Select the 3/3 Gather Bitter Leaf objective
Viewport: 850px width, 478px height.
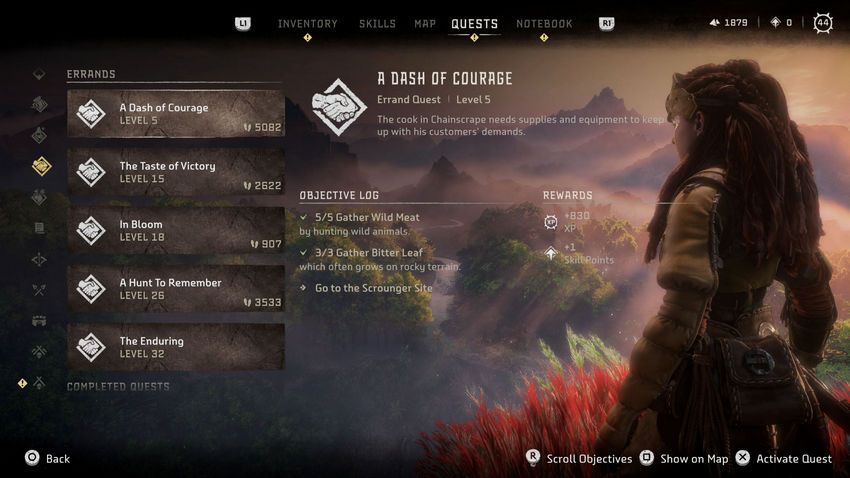pyautogui.click(x=369, y=253)
